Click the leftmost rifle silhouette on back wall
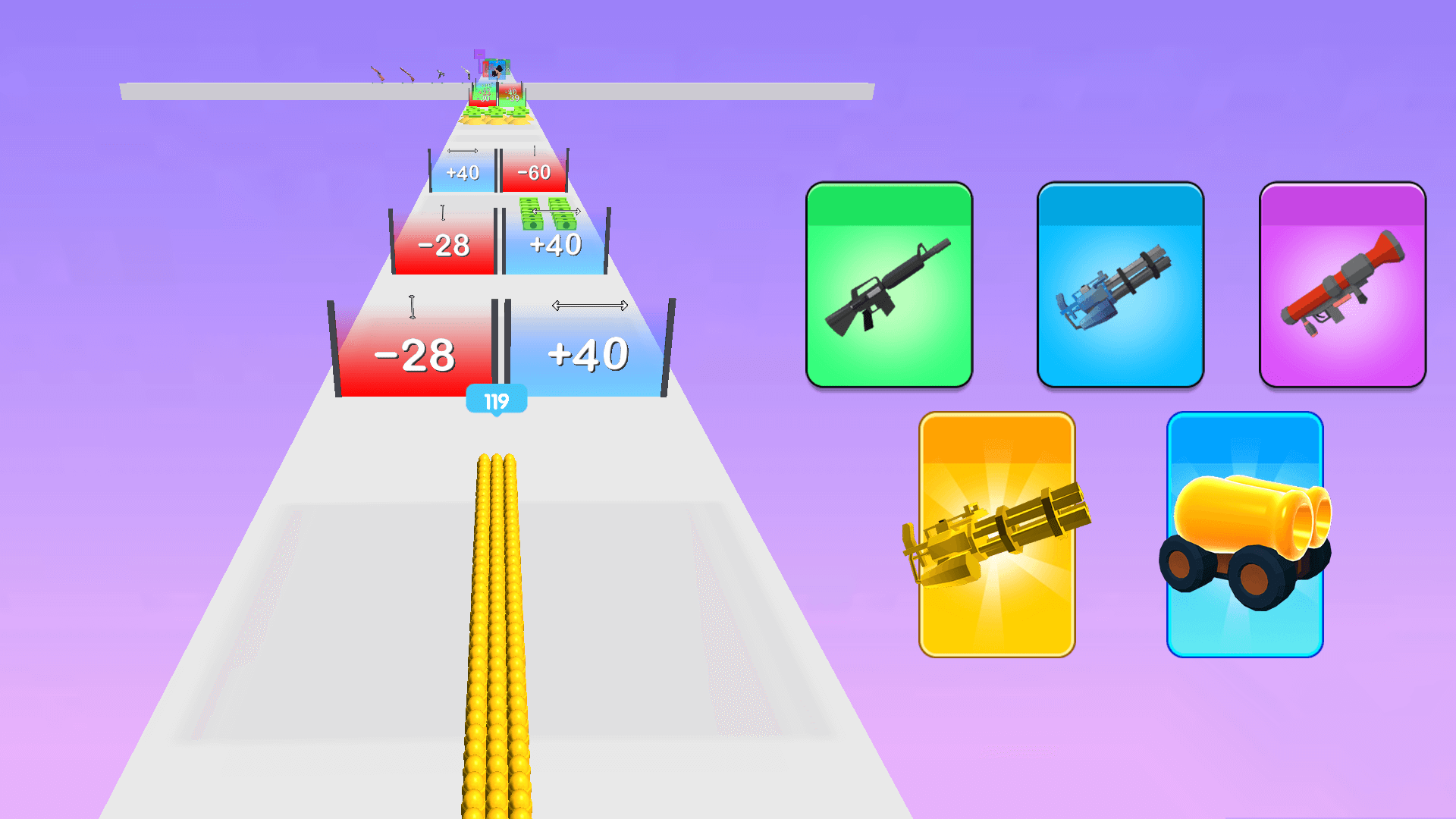 coord(378,74)
